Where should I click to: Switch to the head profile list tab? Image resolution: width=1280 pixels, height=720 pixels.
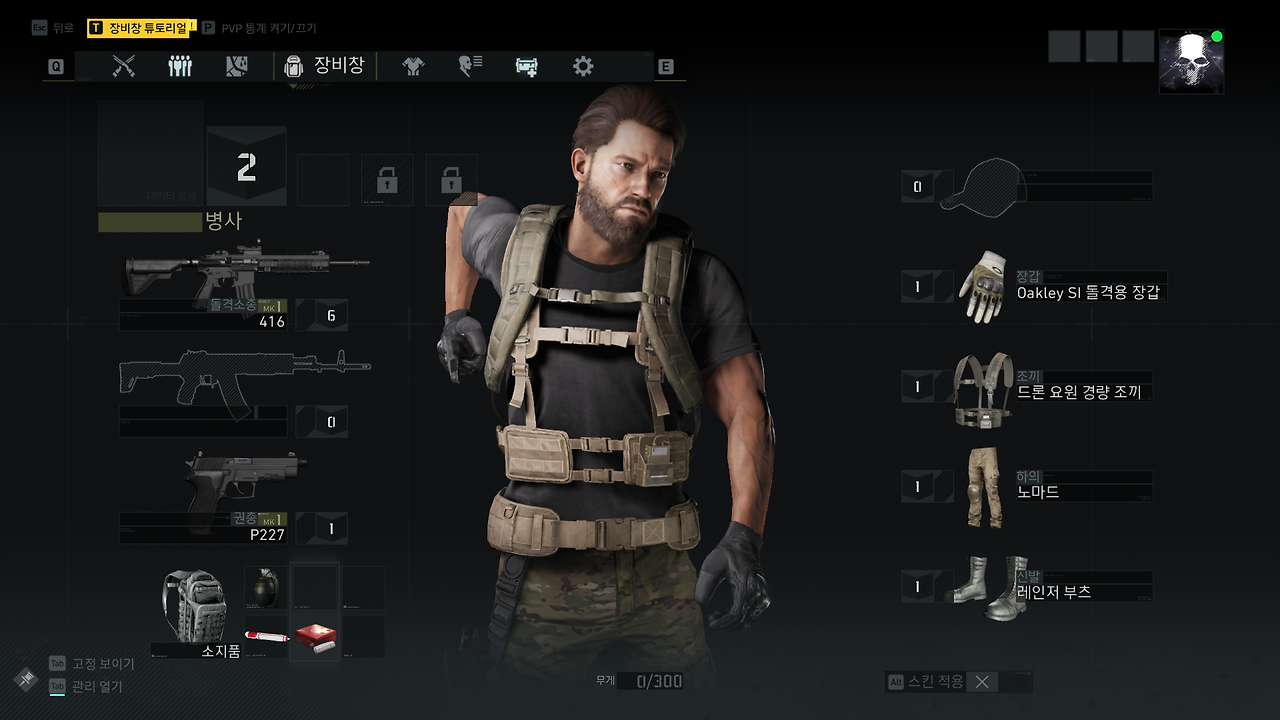click(x=470, y=66)
